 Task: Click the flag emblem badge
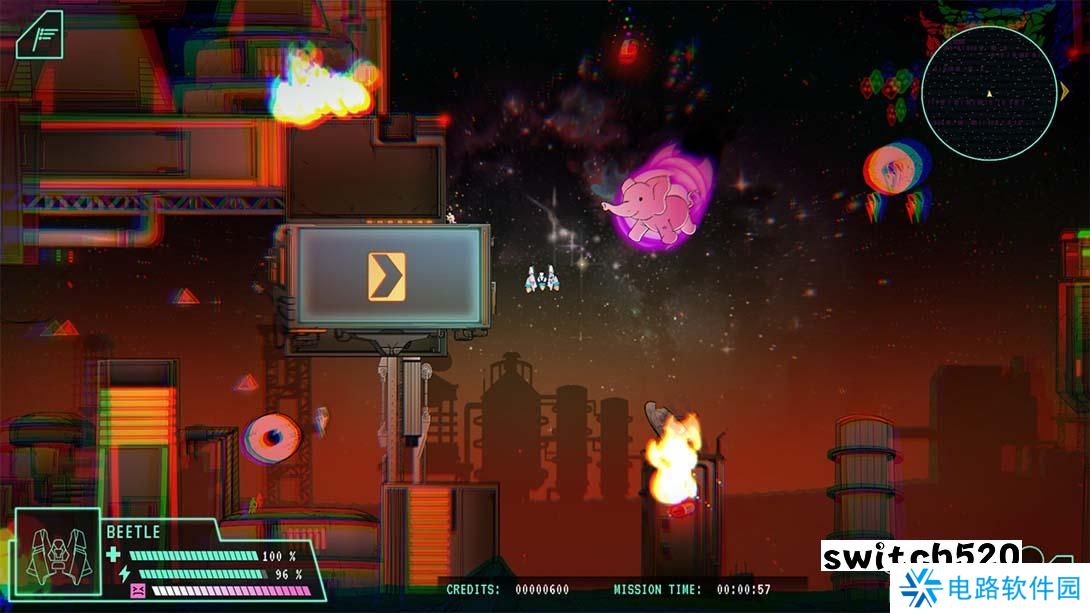pos(40,35)
